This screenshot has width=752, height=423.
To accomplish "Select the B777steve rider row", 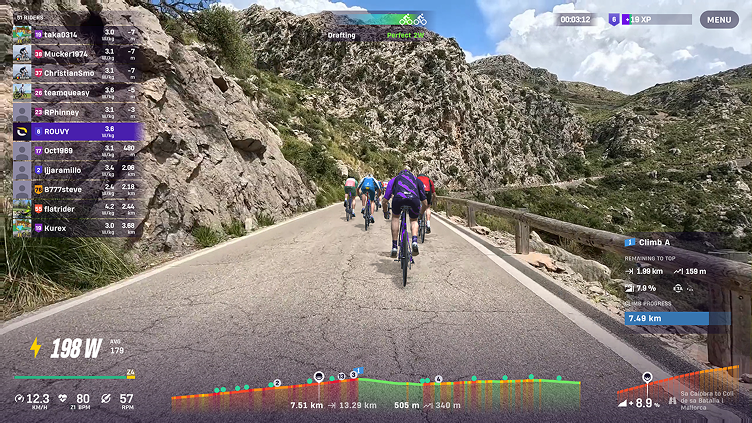I will click(76, 189).
